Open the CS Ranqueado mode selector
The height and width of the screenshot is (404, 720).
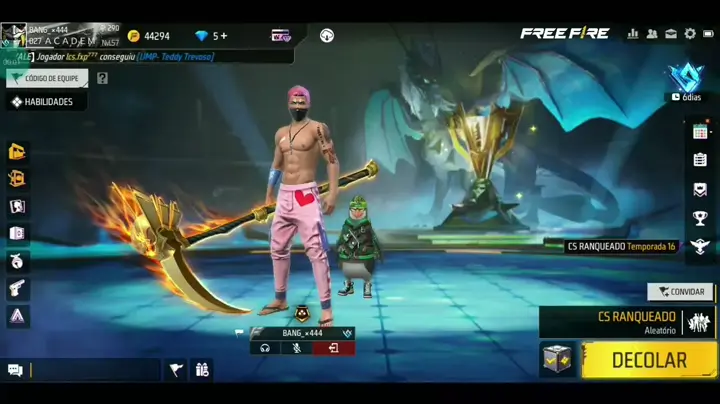tap(627, 322)
